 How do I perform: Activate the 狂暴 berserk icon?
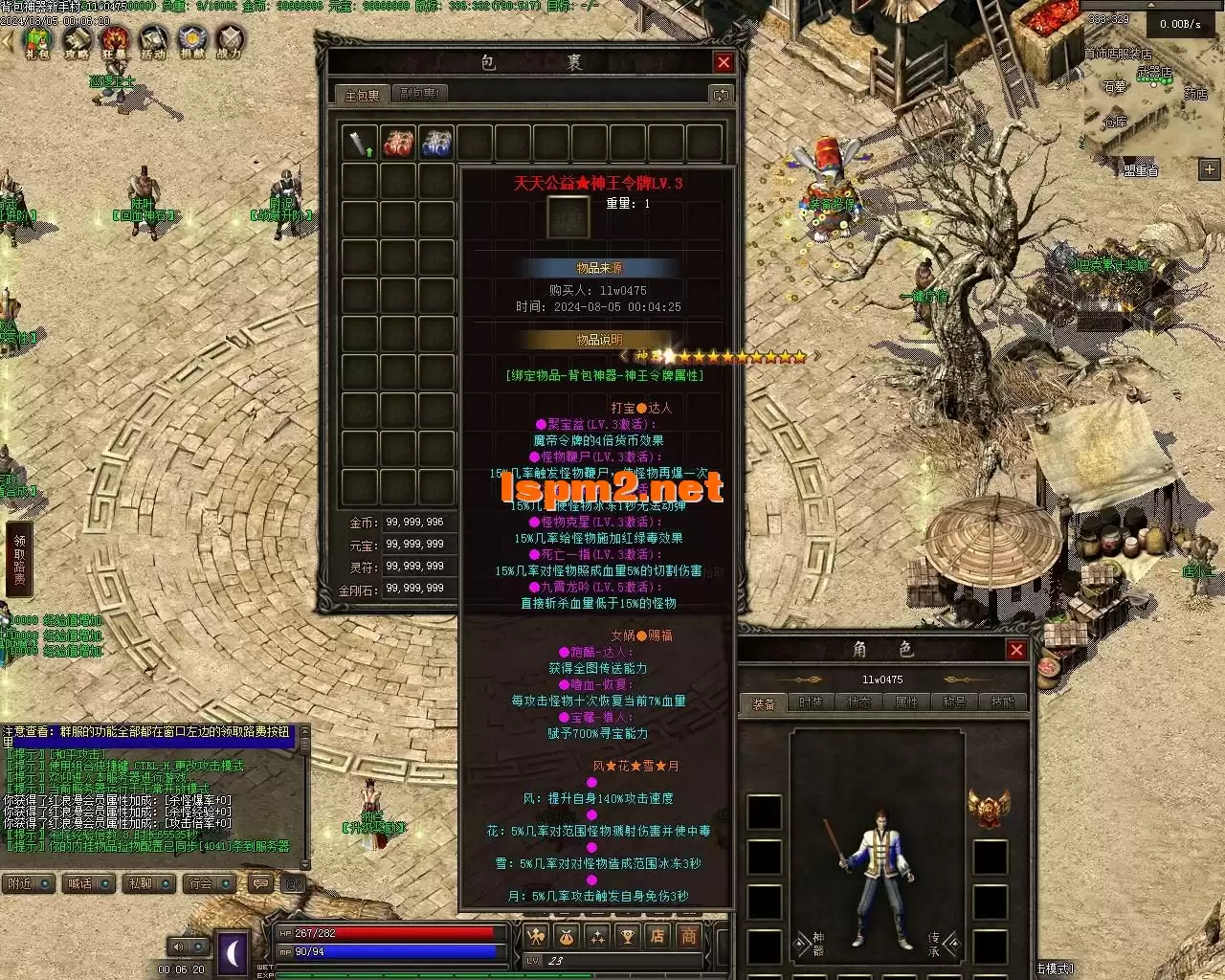coord(115,41)
